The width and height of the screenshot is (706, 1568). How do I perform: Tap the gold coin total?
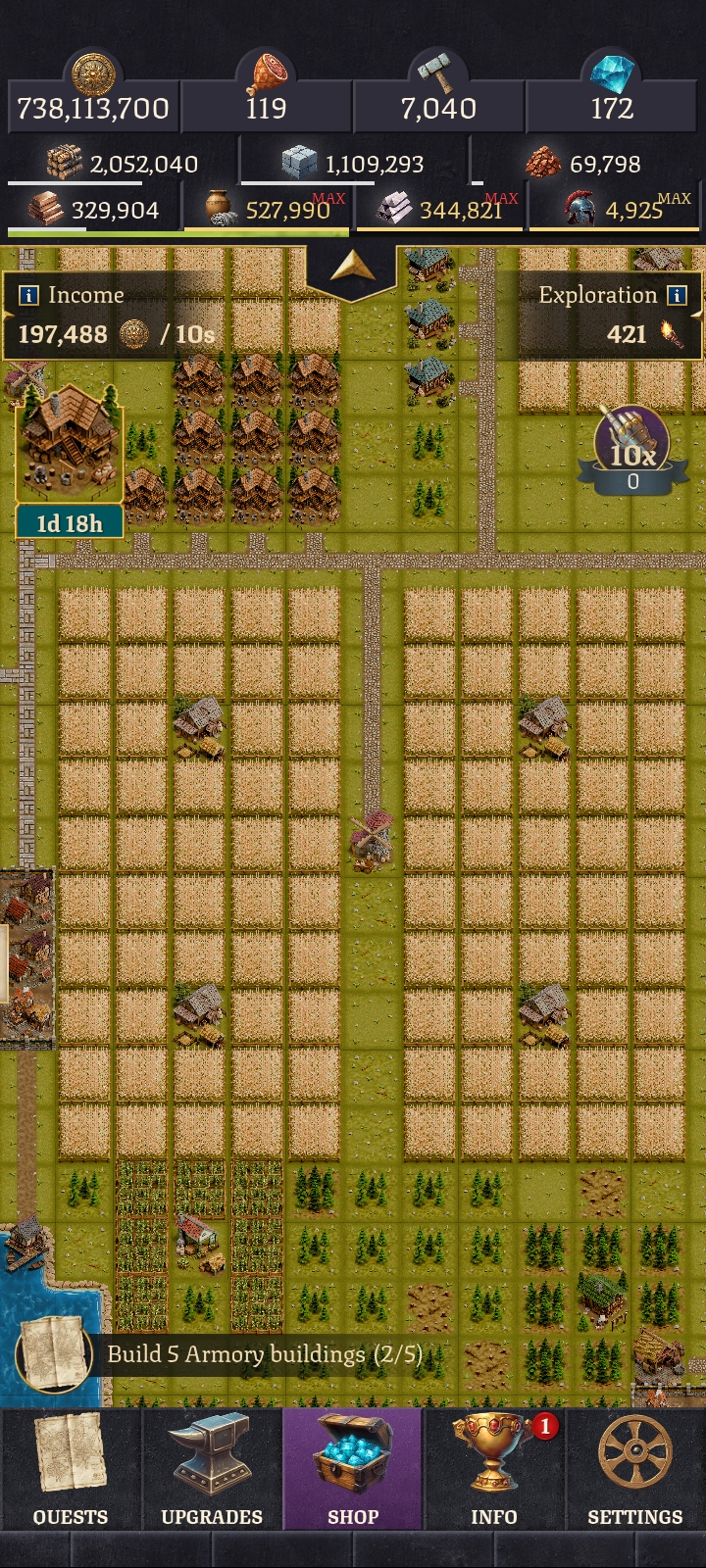pos(93,108)
